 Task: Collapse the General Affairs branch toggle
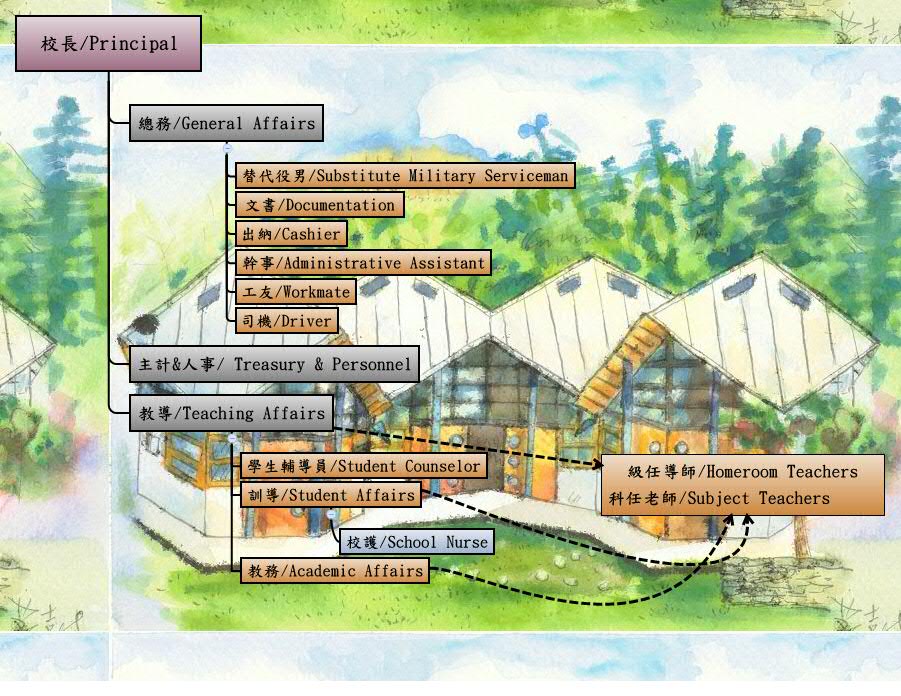pos(227,148)
